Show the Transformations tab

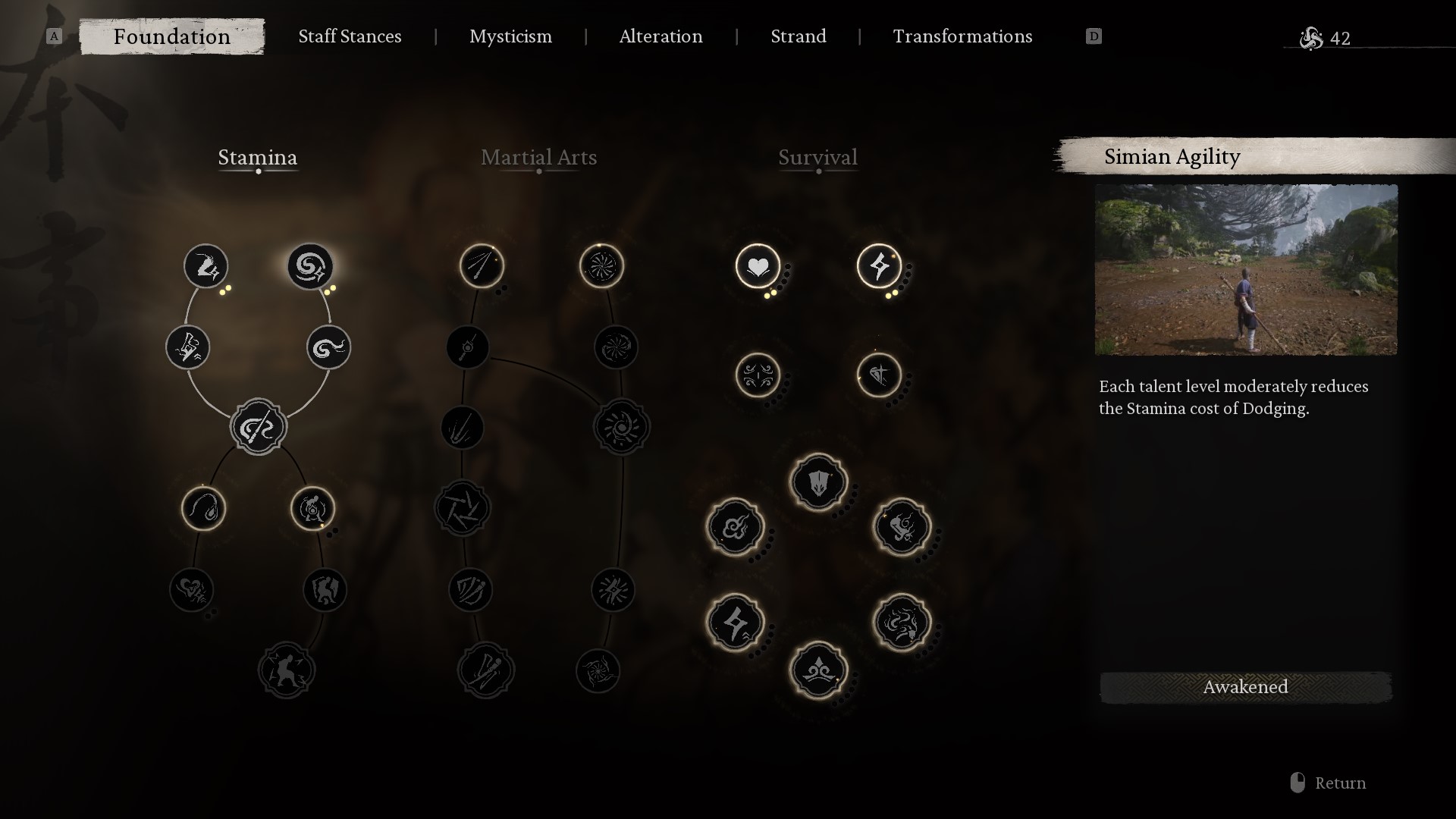pyautogui.click(x=962, y=36)
